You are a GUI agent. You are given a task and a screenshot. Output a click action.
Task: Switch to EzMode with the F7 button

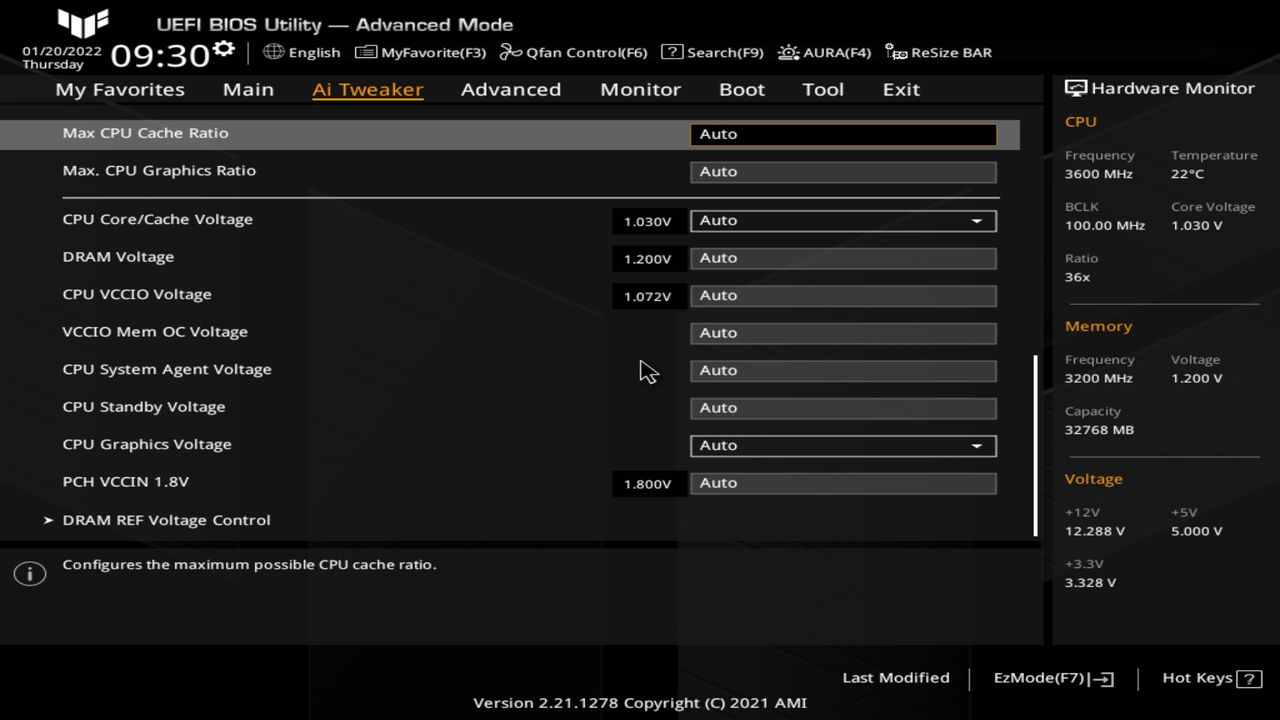tap(1054, 677)
